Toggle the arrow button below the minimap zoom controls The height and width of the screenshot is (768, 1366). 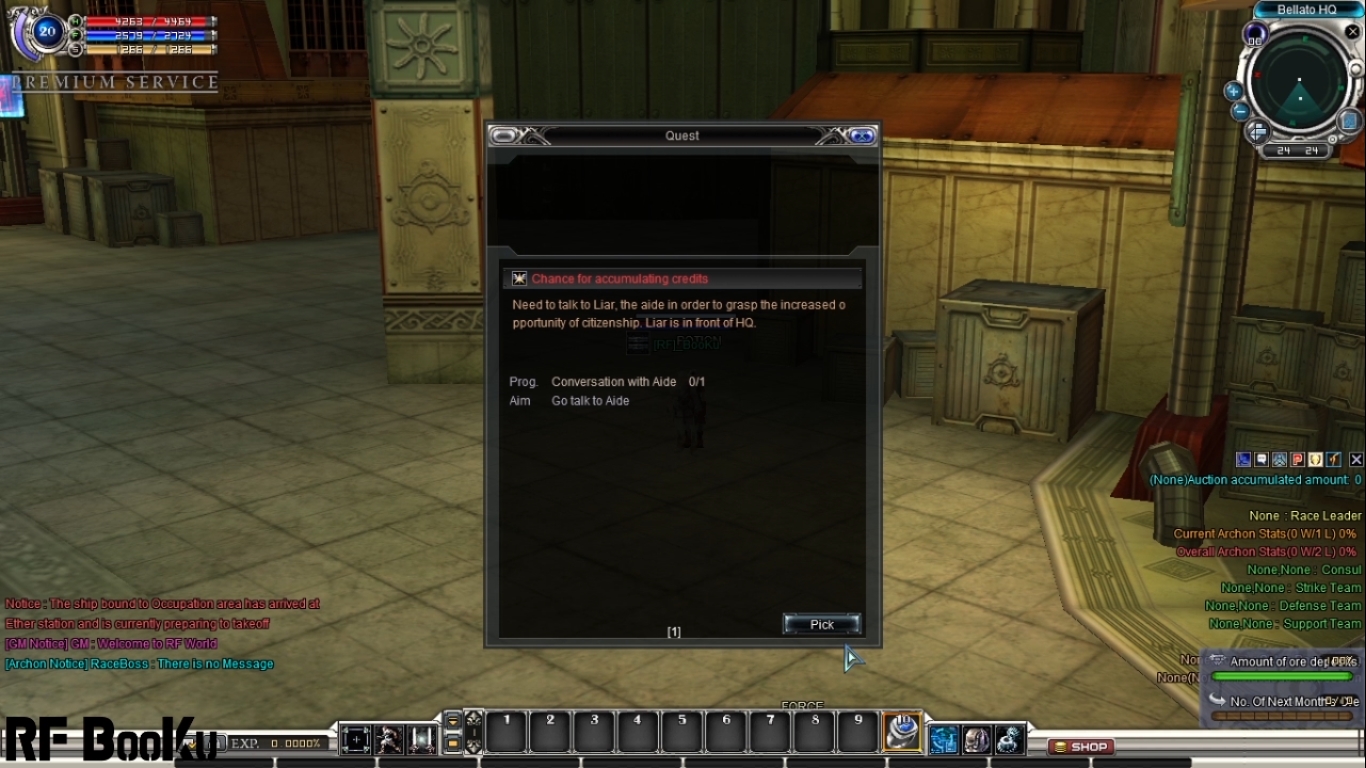[1256, 132]
